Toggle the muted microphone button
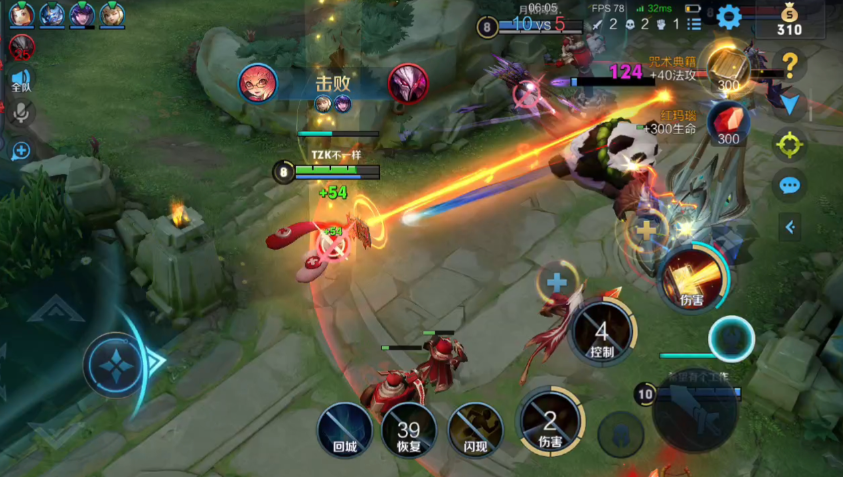 point(21,113)
